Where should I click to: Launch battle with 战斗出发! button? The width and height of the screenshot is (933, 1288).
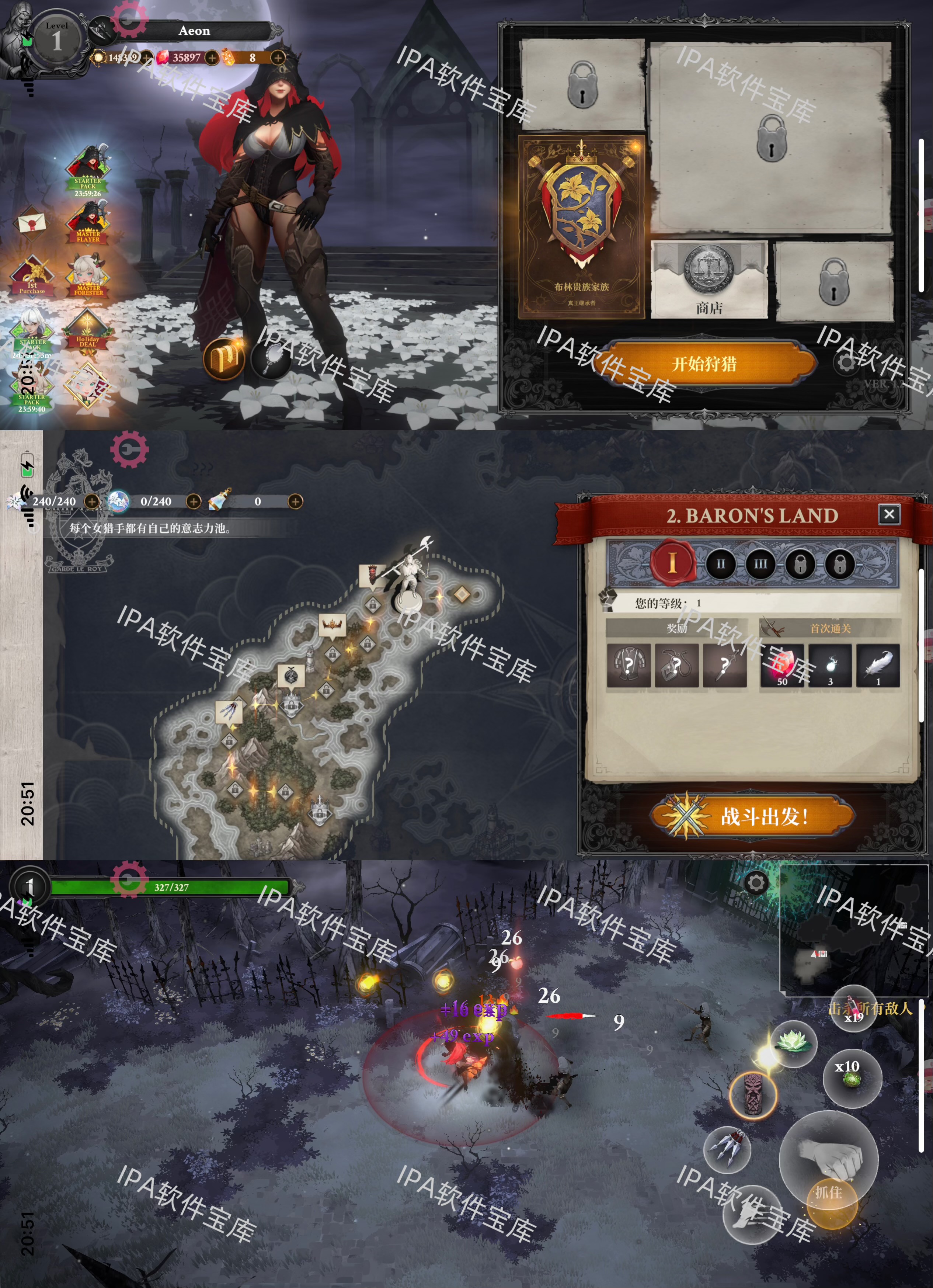point(752,817)
